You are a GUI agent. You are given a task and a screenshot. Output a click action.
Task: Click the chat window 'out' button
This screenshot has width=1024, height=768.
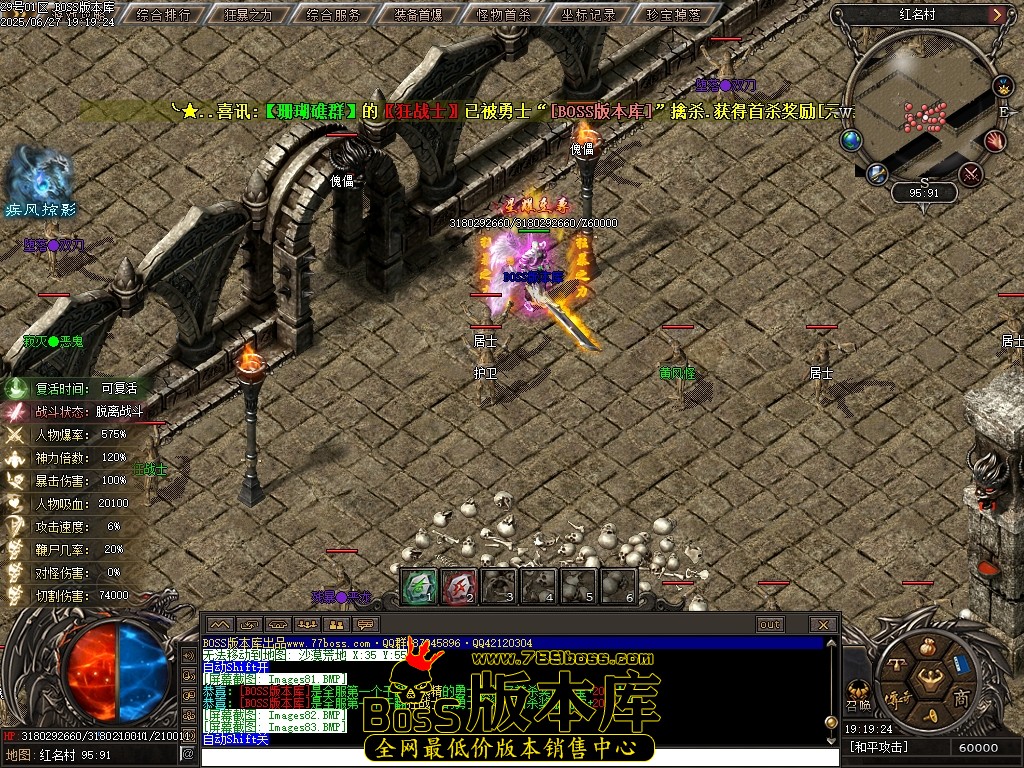coord(769,625)
